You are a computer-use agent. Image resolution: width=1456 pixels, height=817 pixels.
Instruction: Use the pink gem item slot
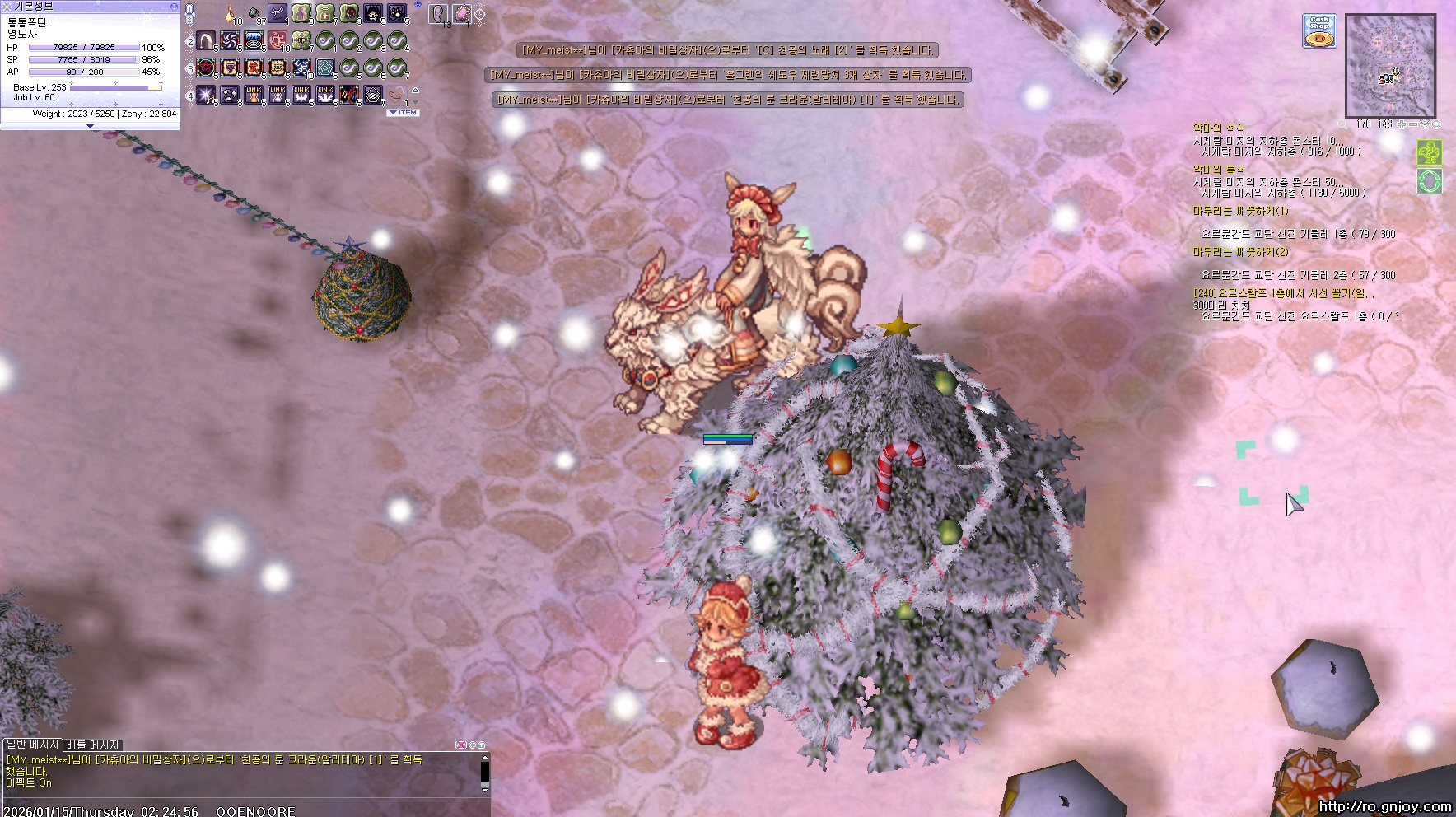[462, 14]
